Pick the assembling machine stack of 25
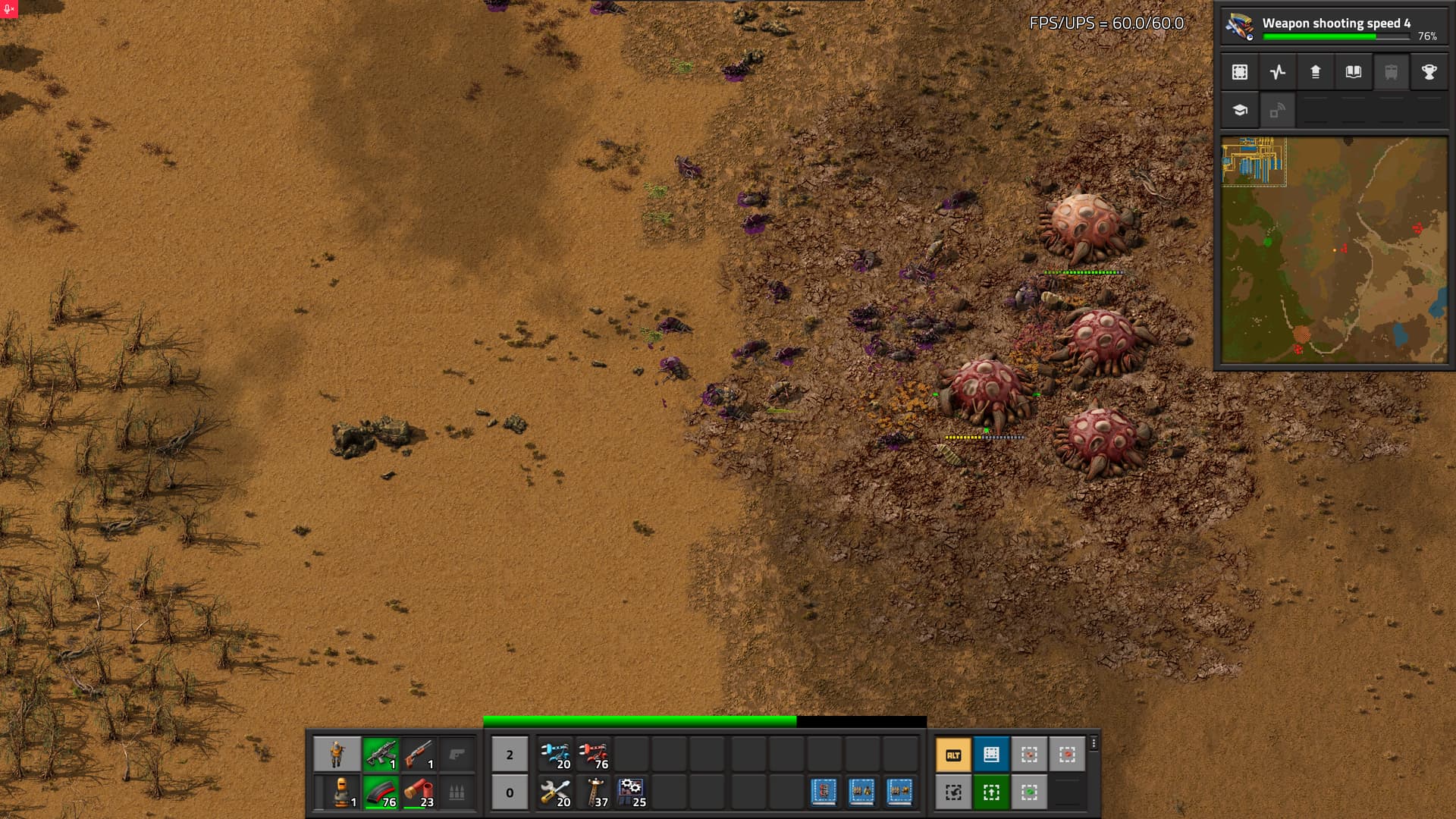 [x=631, y=792]
